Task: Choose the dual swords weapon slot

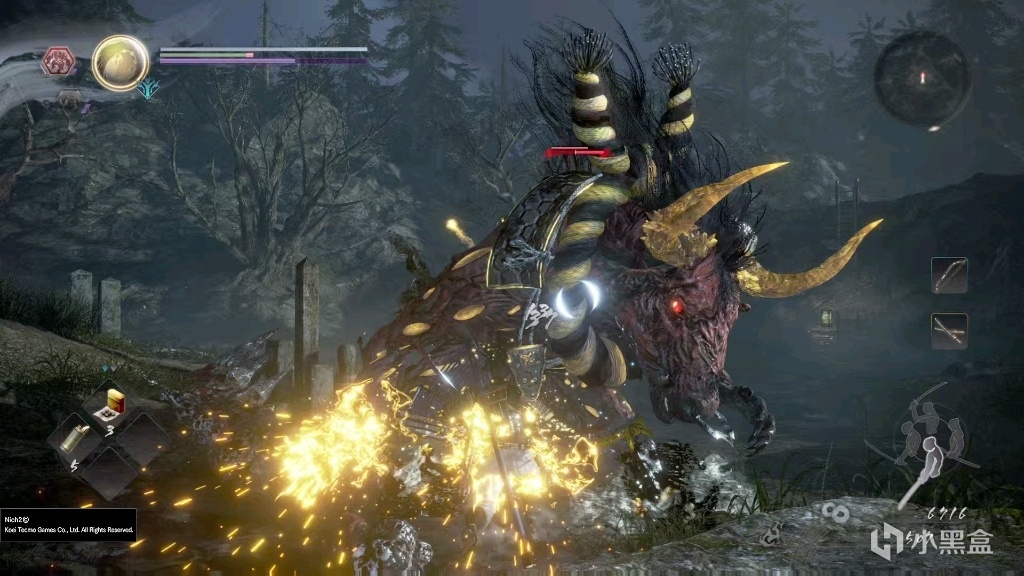Action: click(948, 330)
